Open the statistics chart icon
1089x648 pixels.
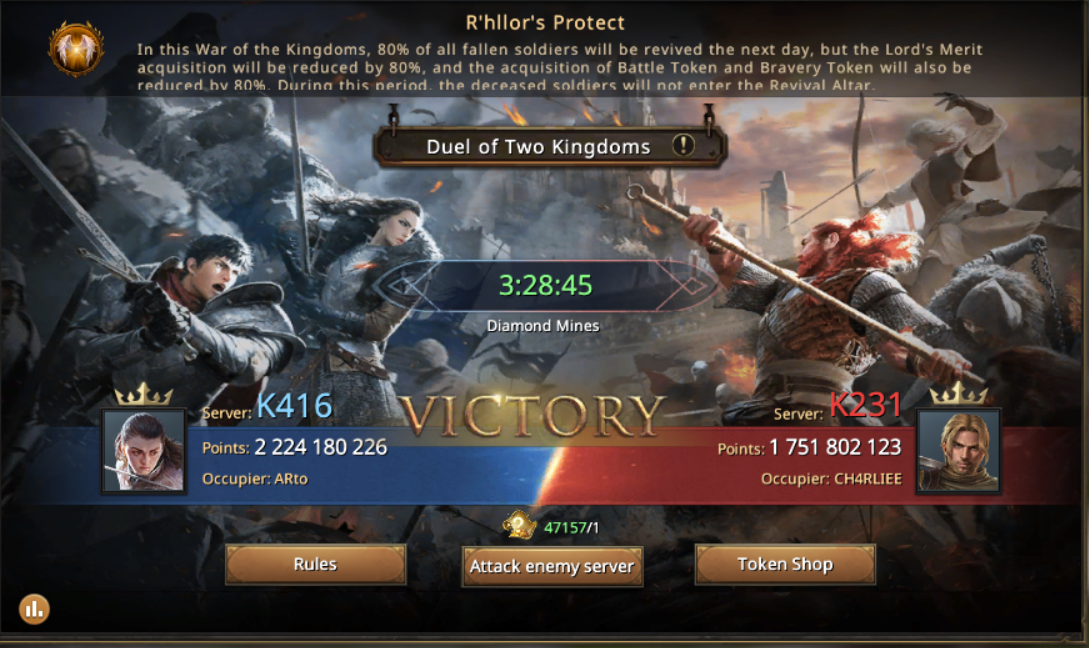tap(34, 608)
